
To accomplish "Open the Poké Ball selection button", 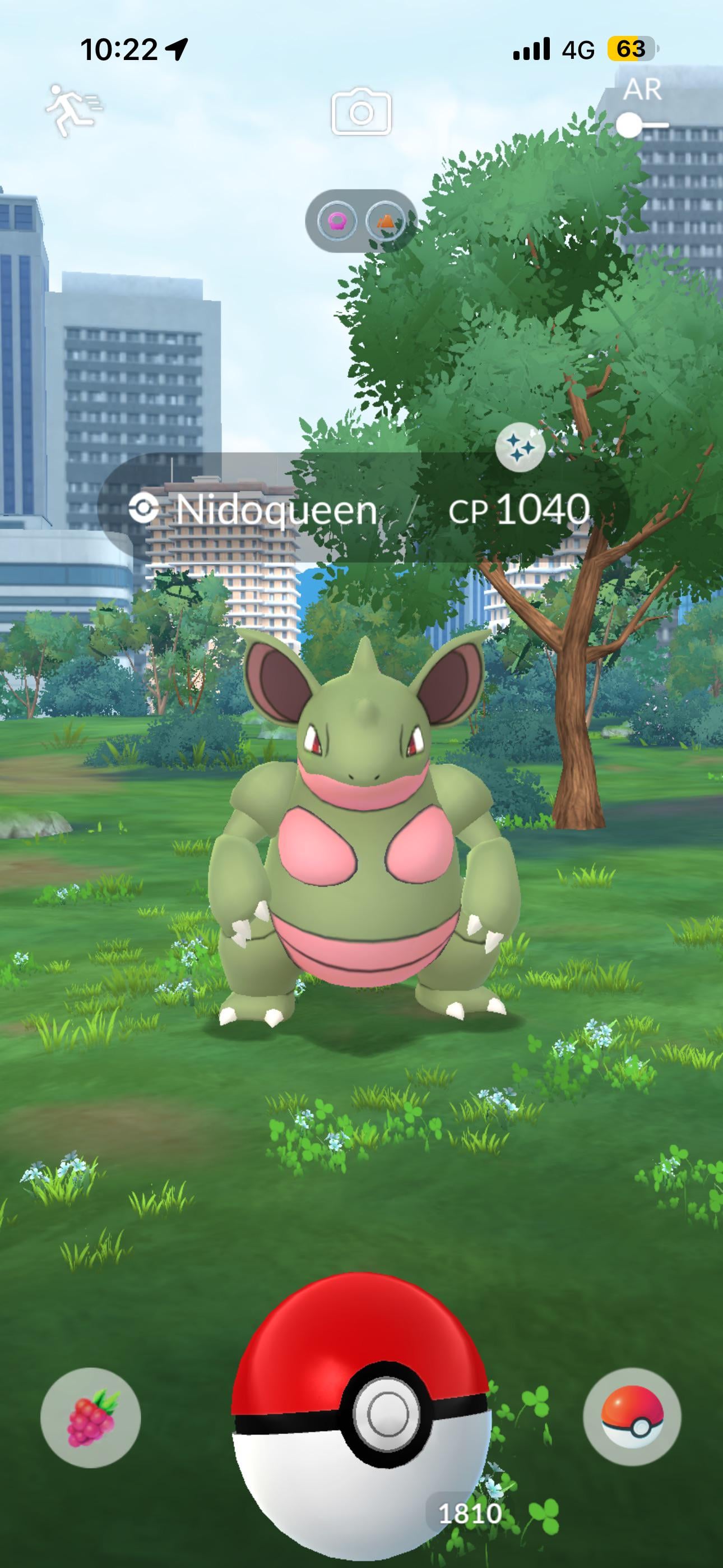I will tap(632, 1416).
